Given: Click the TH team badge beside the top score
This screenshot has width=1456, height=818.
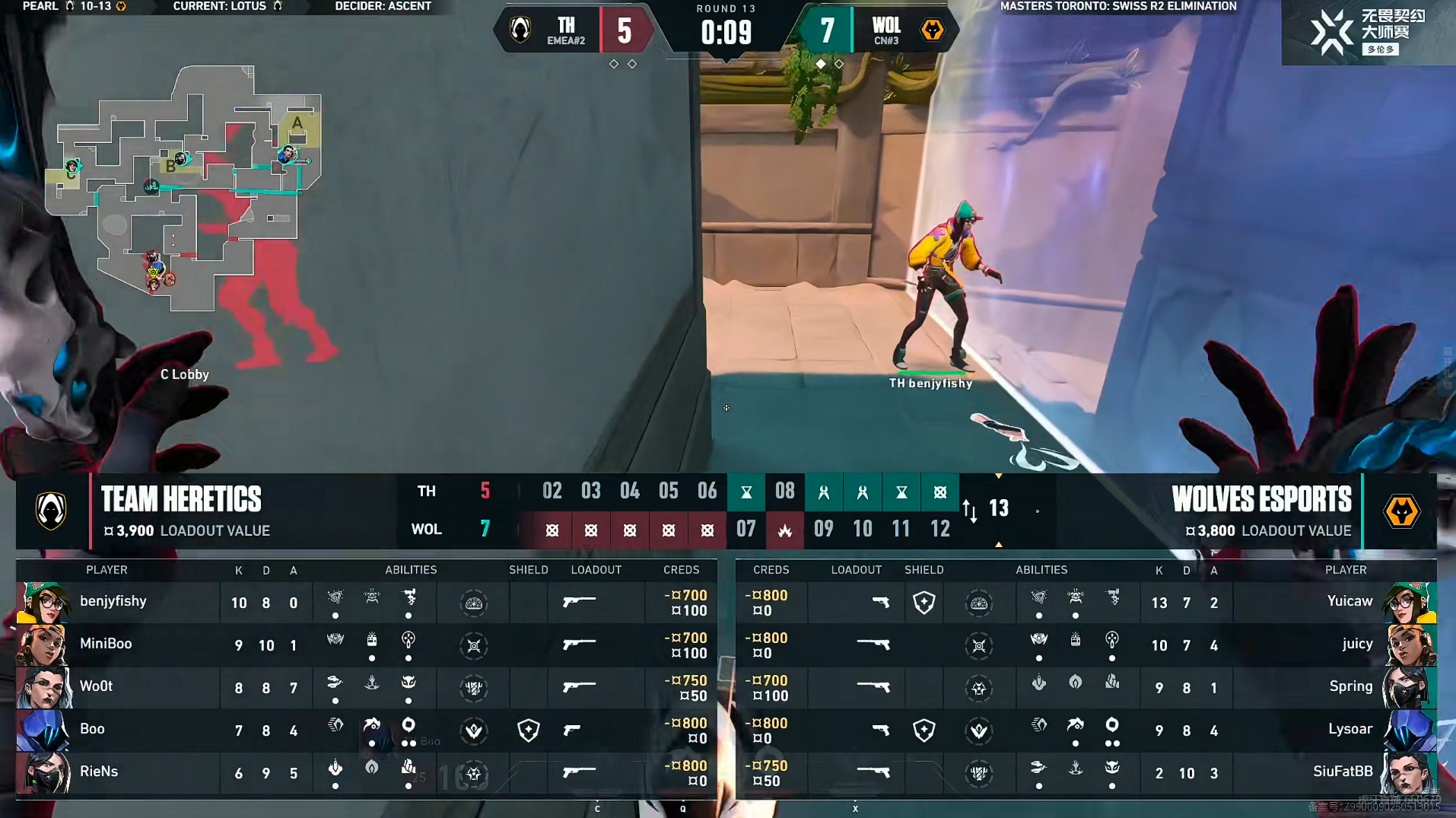Looking at the screenshot, I should pos(521,30).
